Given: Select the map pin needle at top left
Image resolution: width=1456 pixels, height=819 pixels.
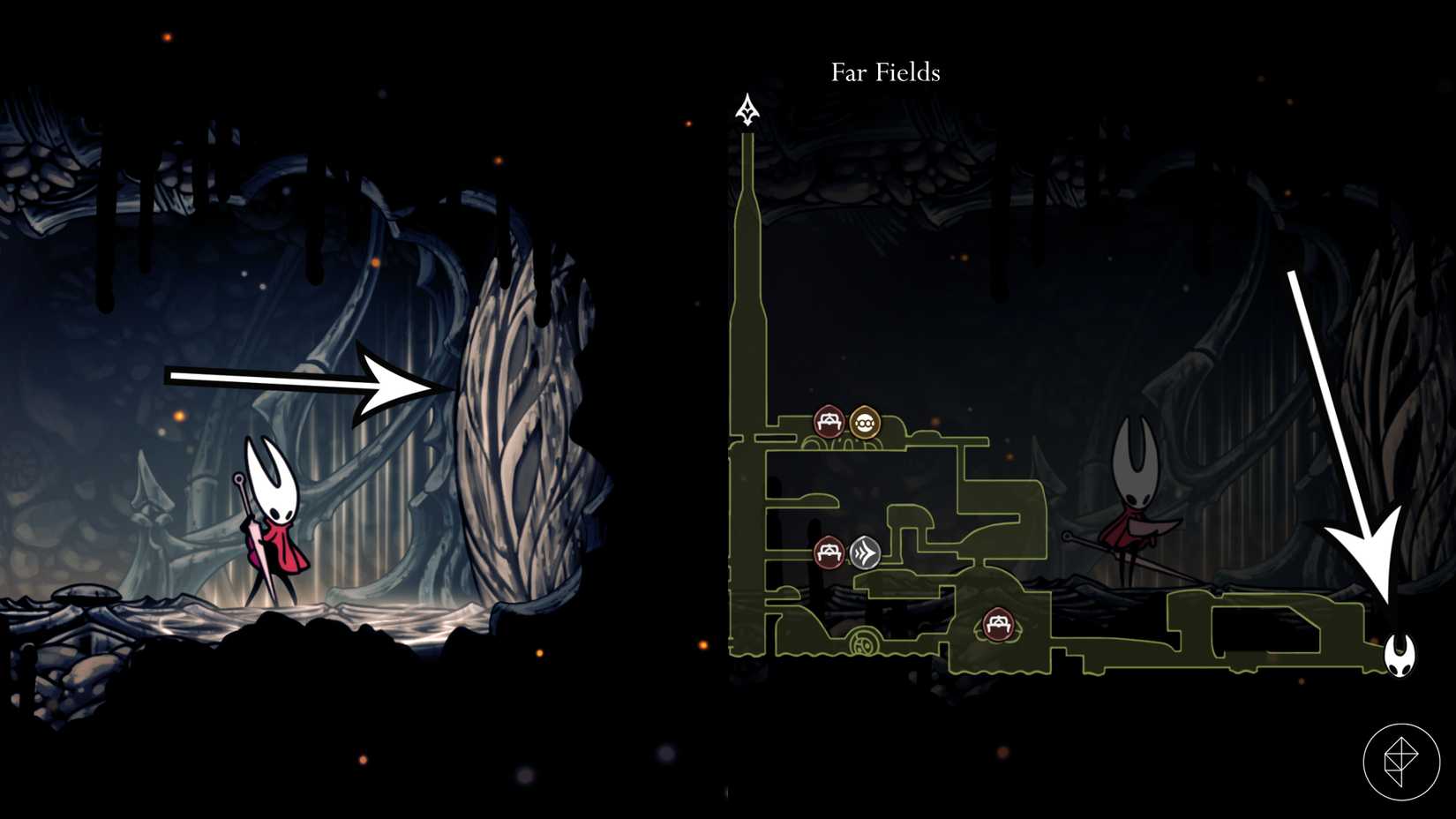Looking at the screenshot, I should tap(747, 110).
